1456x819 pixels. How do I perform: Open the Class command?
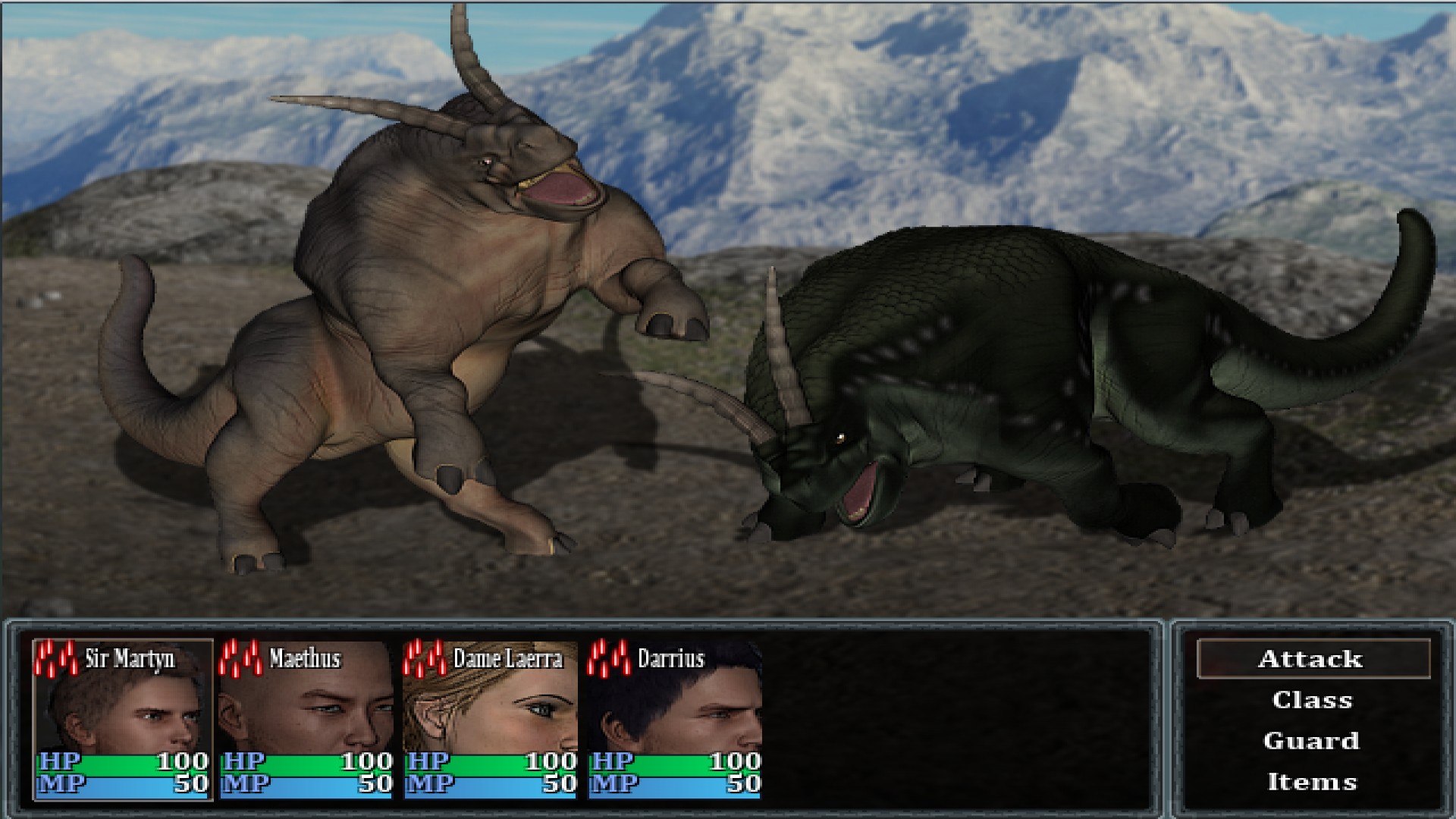1314,700
